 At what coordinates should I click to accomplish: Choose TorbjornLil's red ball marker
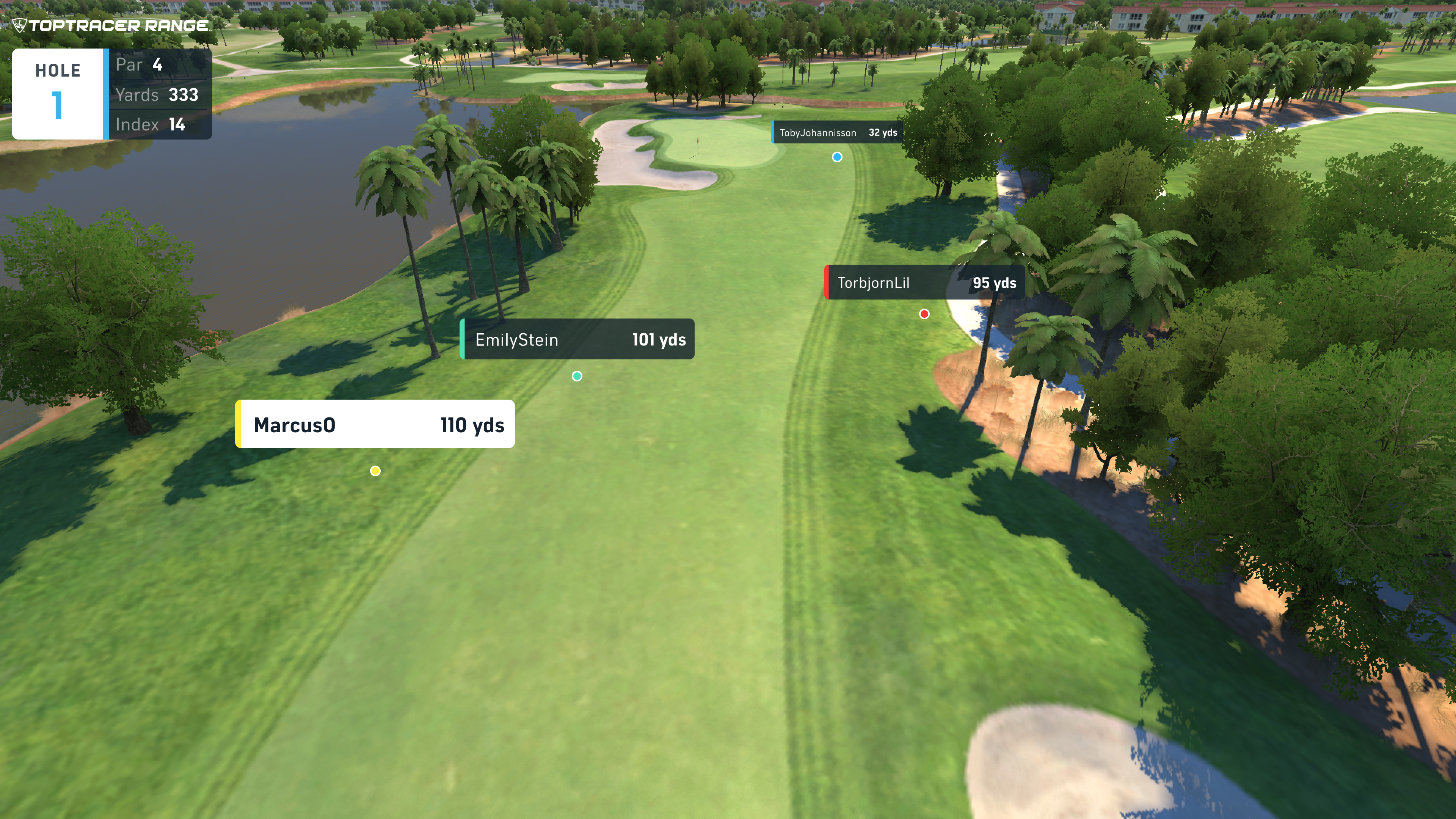[924, 314]
